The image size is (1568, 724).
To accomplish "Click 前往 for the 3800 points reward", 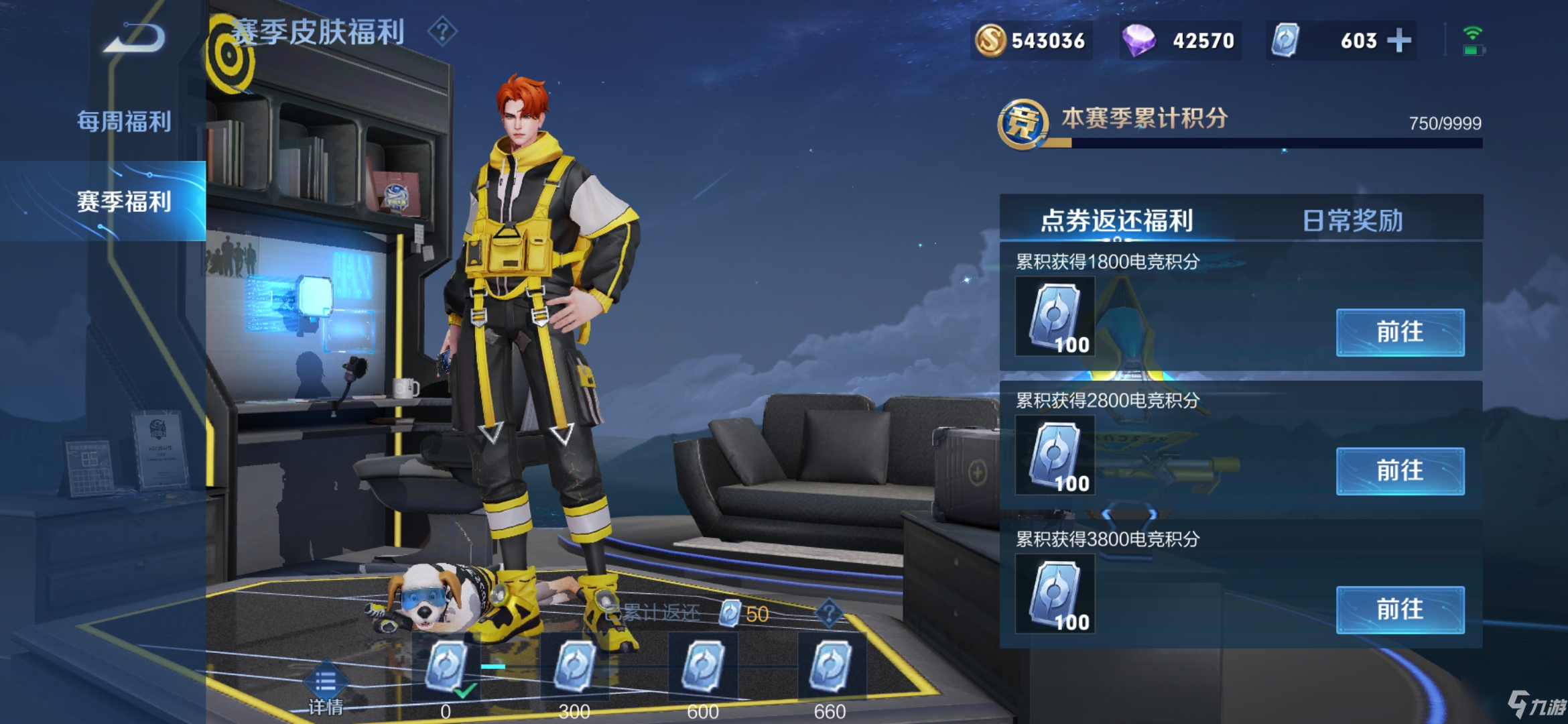I will pyautogui.click(x=1400, y=610).
